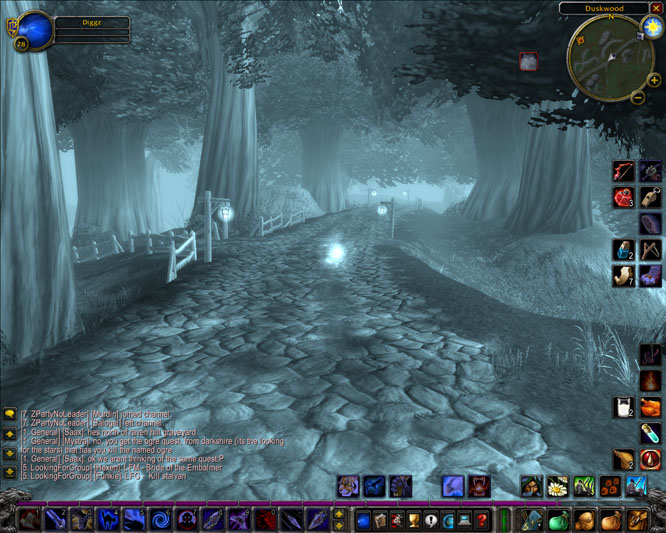This screenshot has height=533, width=666.
Task: Activate the orange paw tracks ability
Action: 610,487
